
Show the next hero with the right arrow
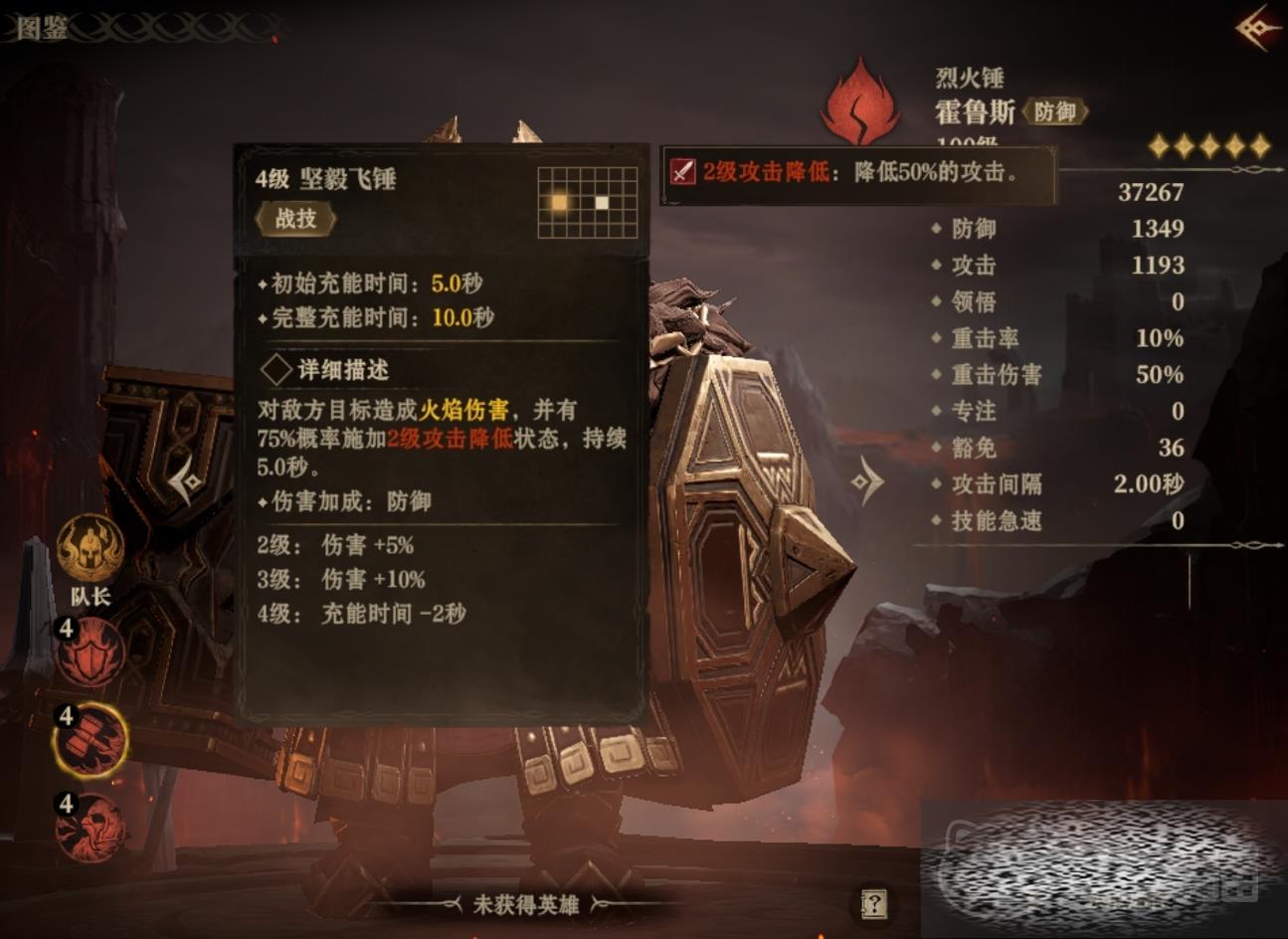tap(866, 482)
